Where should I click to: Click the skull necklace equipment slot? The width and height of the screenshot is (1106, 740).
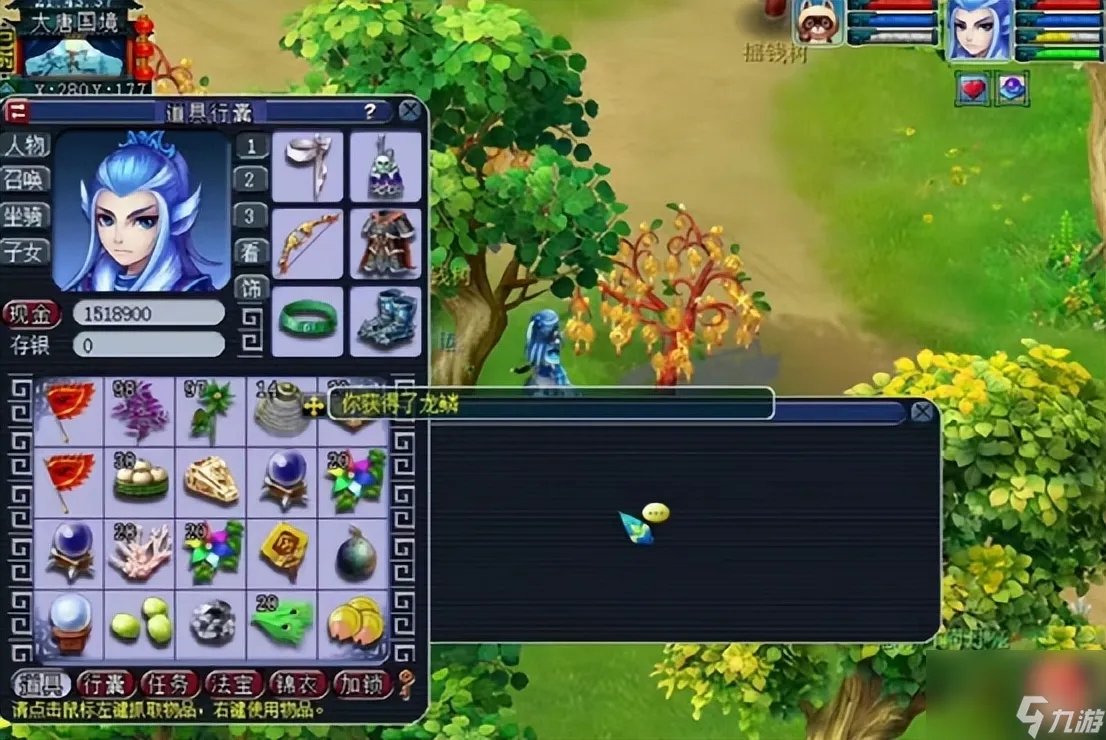[x=385, y=167]
